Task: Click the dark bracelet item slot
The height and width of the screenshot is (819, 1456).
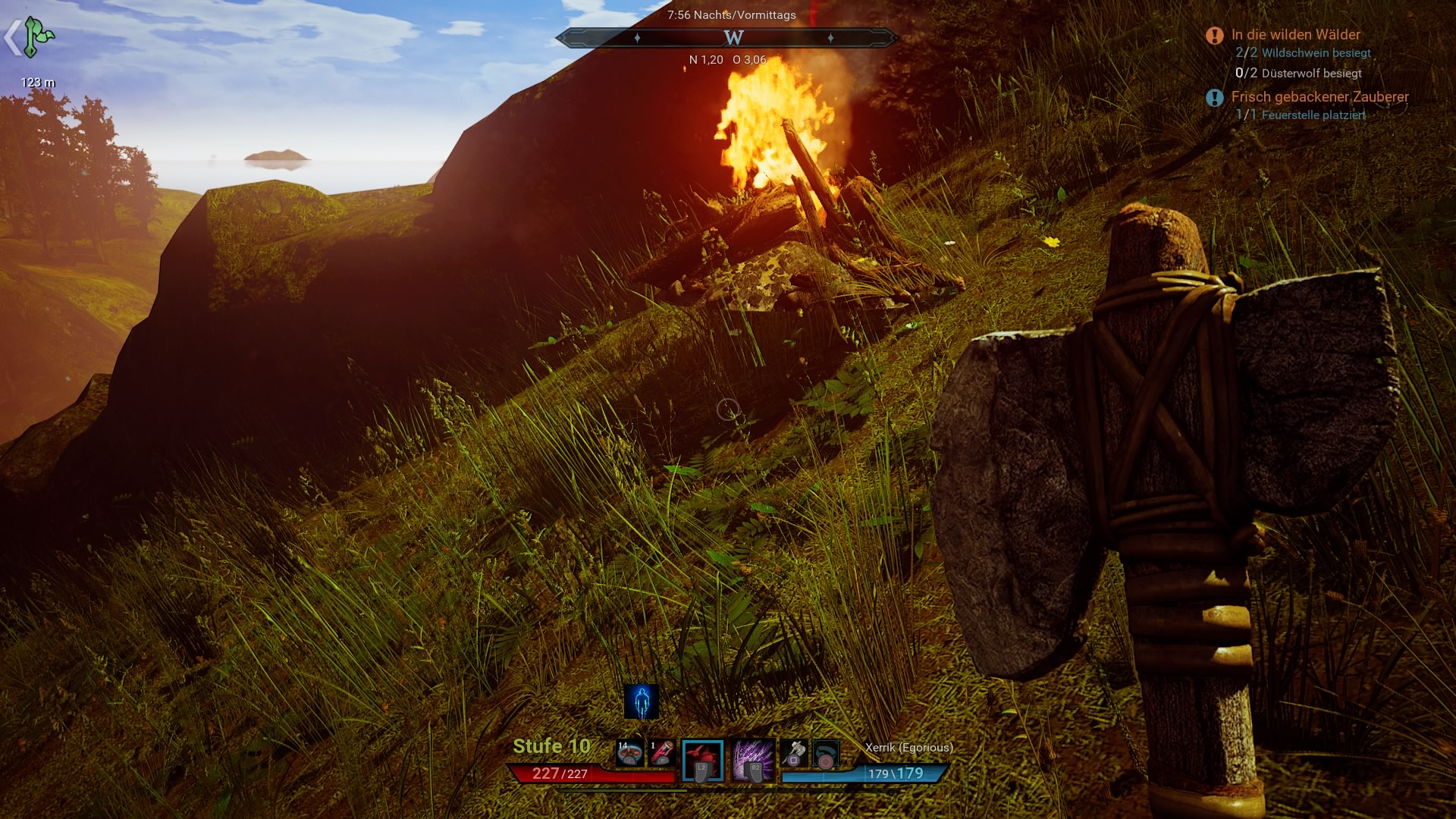Action: click(825, 755)
